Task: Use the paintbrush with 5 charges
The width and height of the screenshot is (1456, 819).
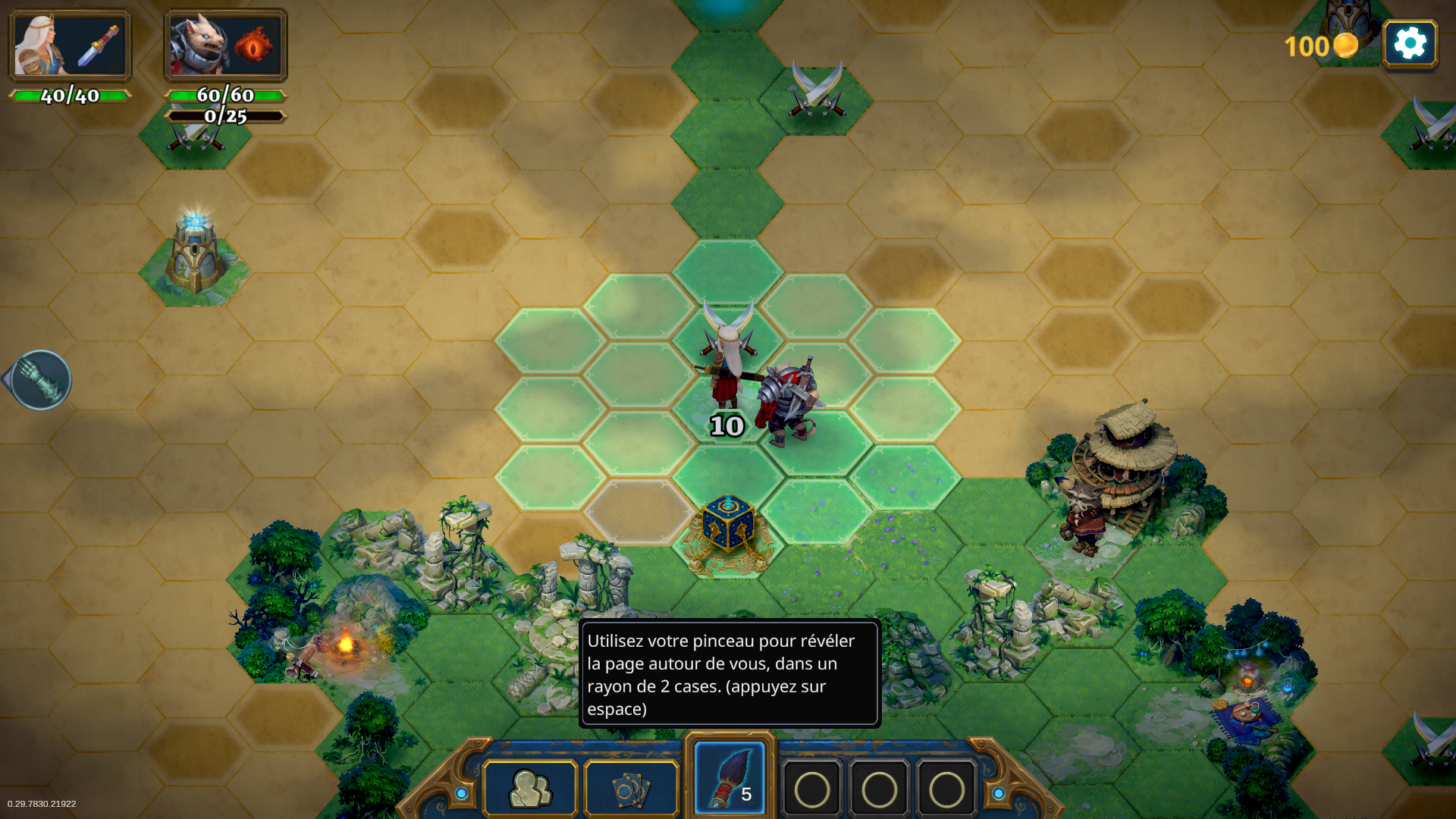Action: (x=730, y=780)
